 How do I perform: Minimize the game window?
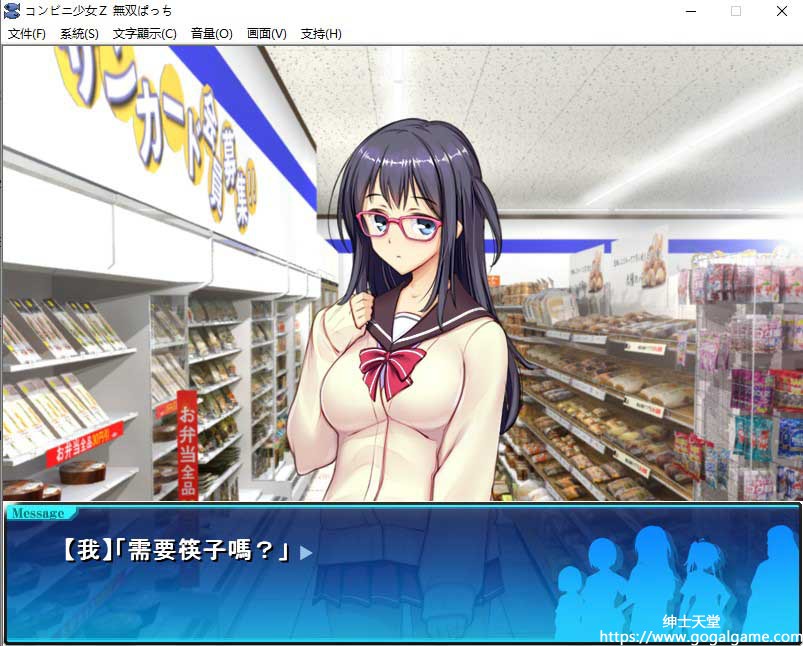pos(690,11)
